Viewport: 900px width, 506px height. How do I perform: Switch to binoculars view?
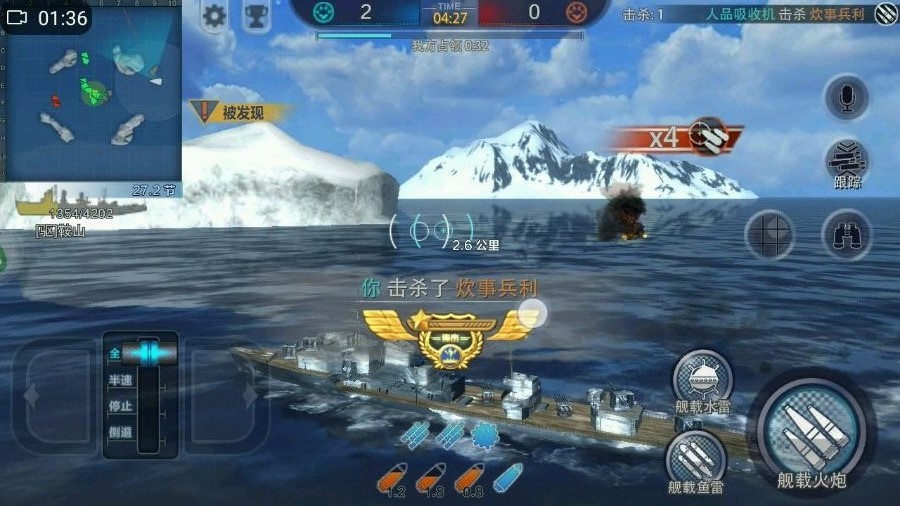pos(846,235)
